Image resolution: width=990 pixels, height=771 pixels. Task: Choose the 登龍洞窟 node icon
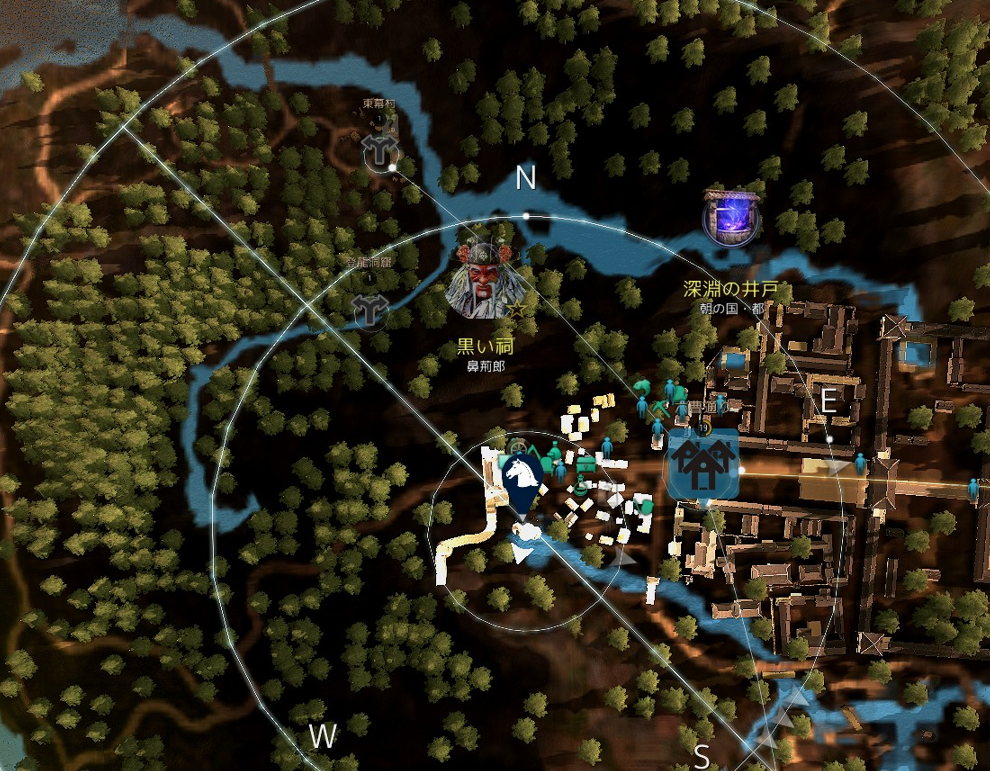click(x=370, y=311)
